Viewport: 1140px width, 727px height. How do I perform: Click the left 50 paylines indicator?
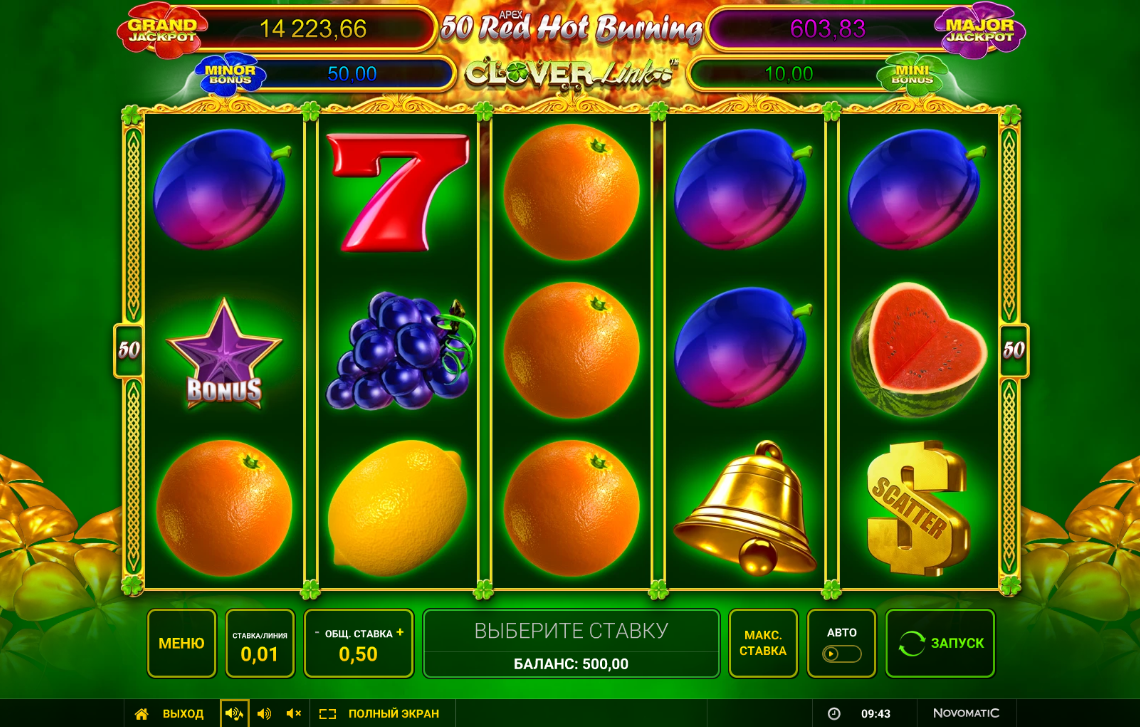tap(129, 351)
